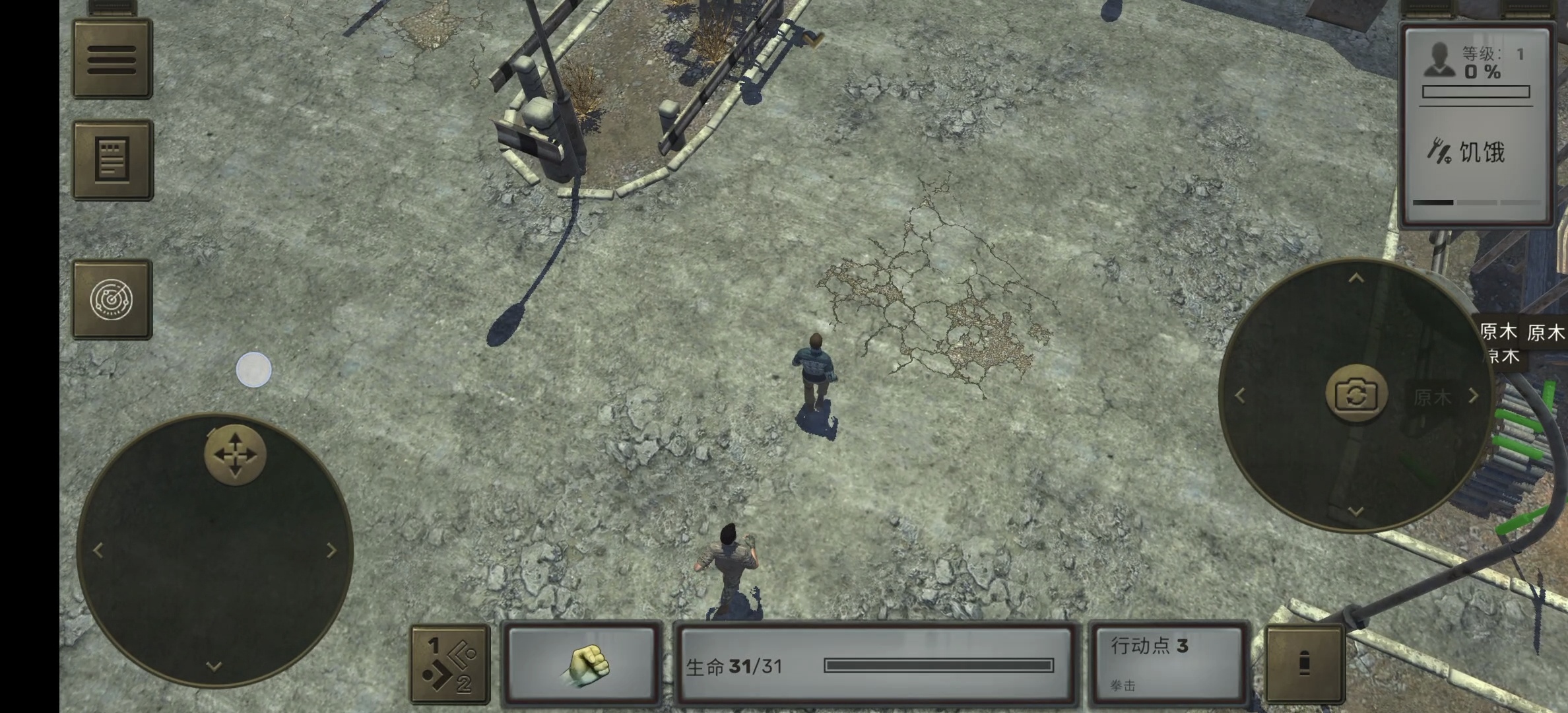Click the camera pad left arrow
The image size is (1568, 713).
tap(1240, 395)
